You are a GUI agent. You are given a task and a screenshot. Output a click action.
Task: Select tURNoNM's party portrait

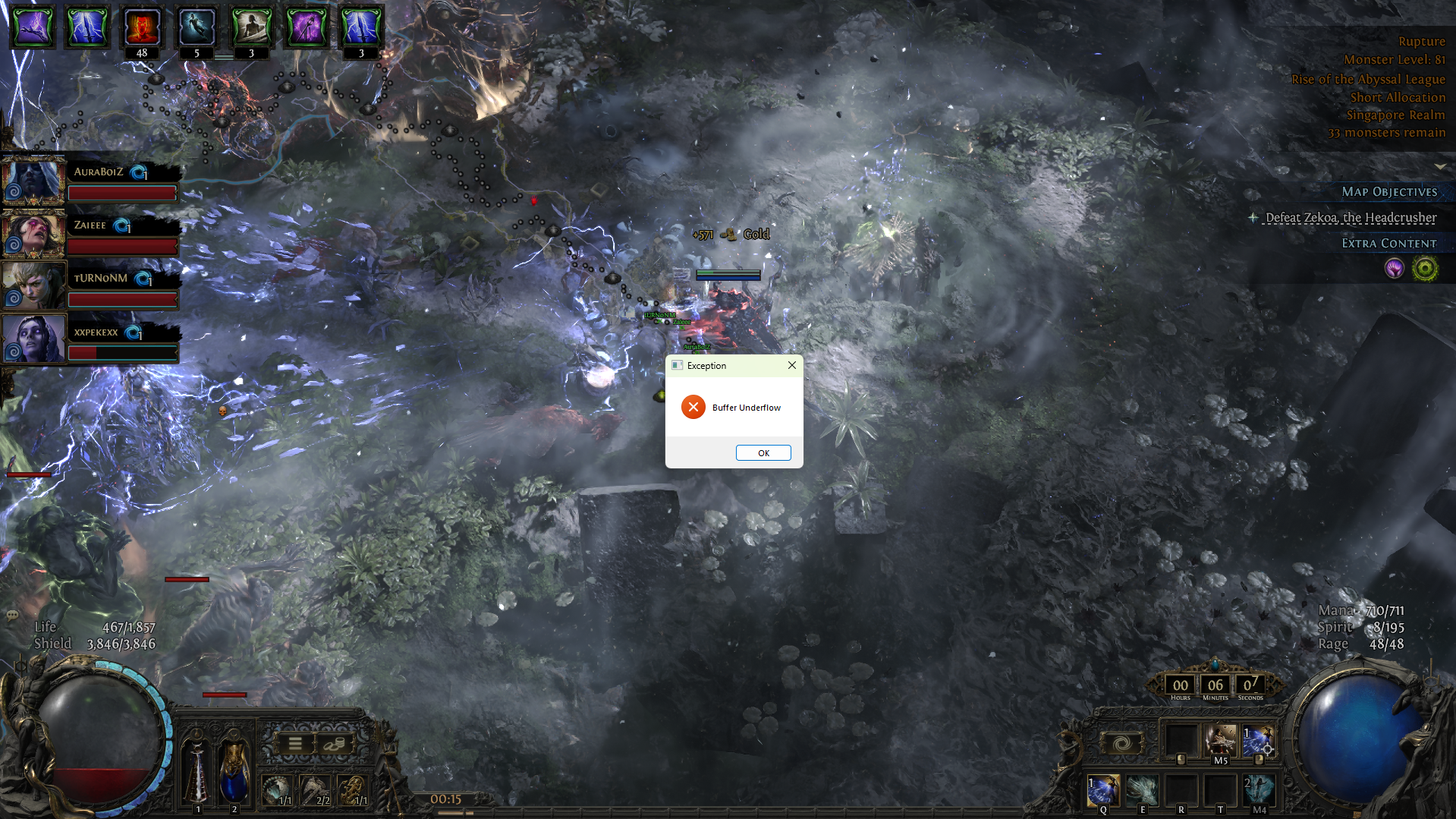tap(33, 285)
